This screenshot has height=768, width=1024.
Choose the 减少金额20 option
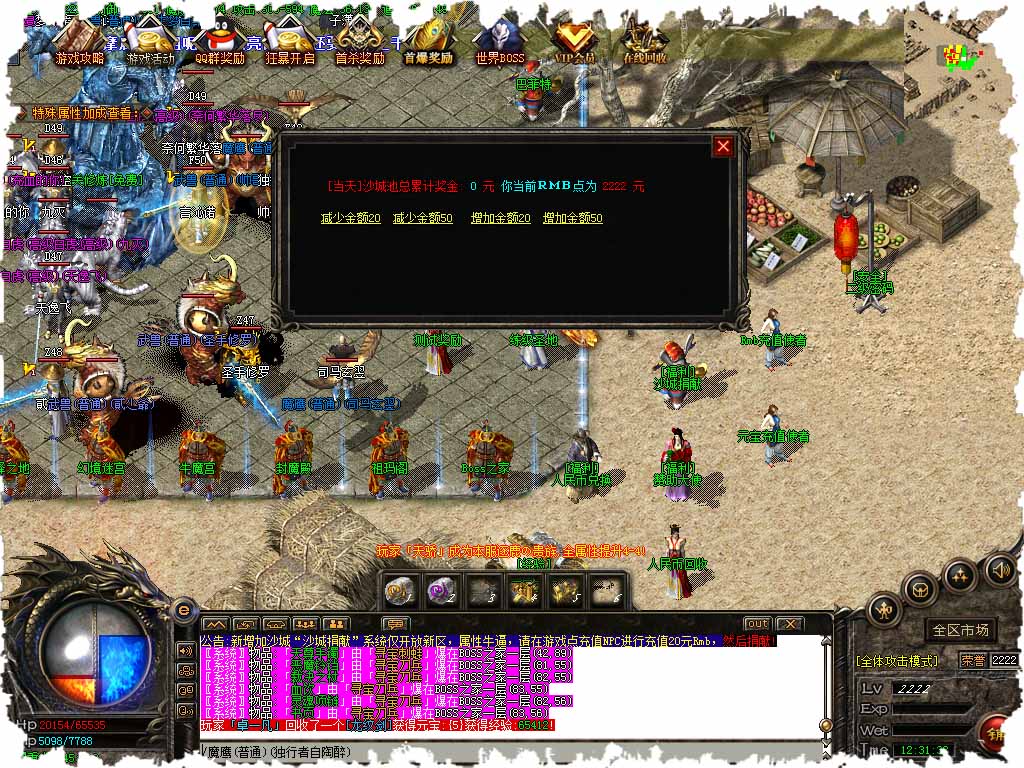350,218
